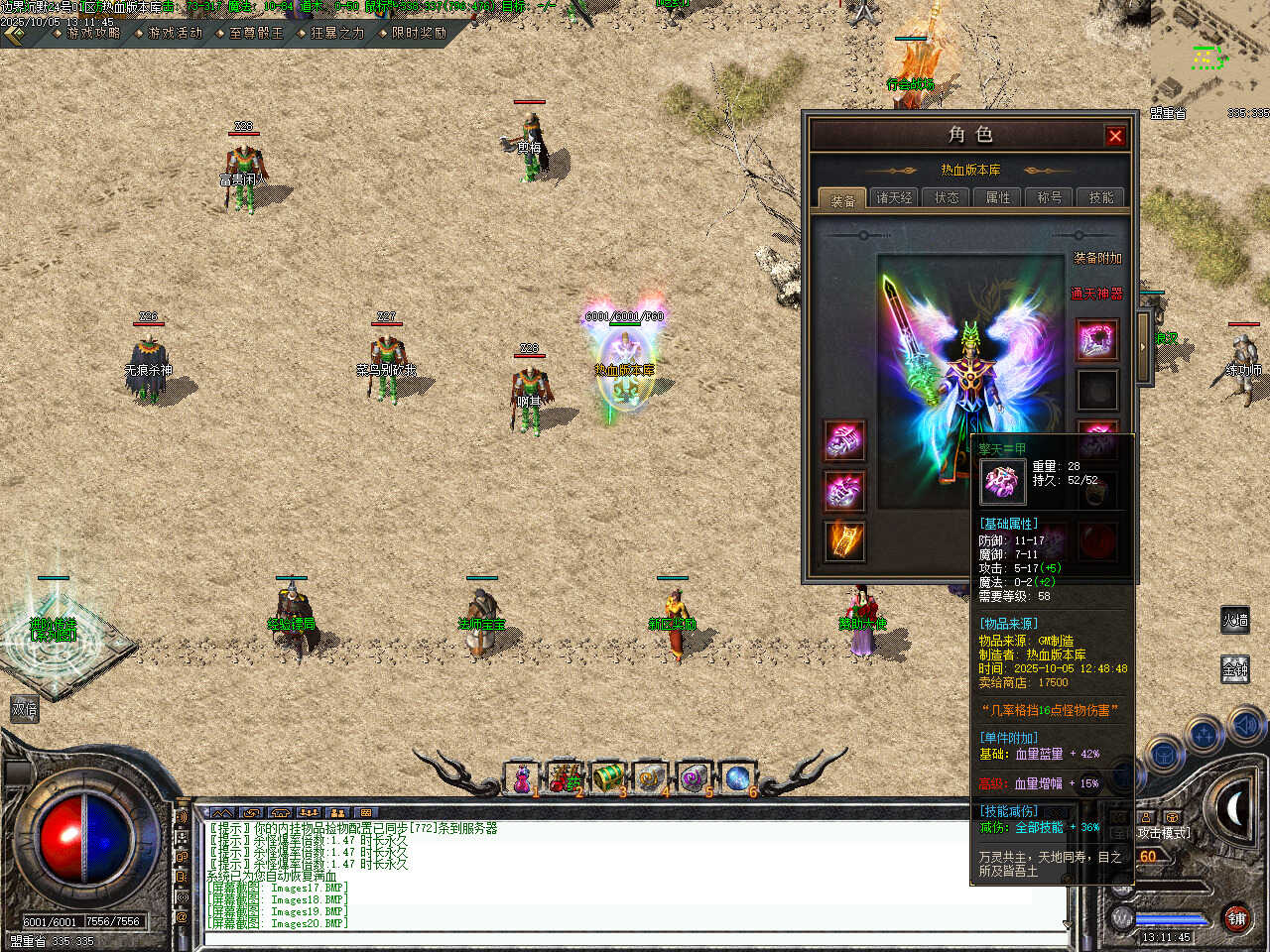Select the 称号 titles tab
Screen dimensions: 1270x952
tap(1050, 198)
